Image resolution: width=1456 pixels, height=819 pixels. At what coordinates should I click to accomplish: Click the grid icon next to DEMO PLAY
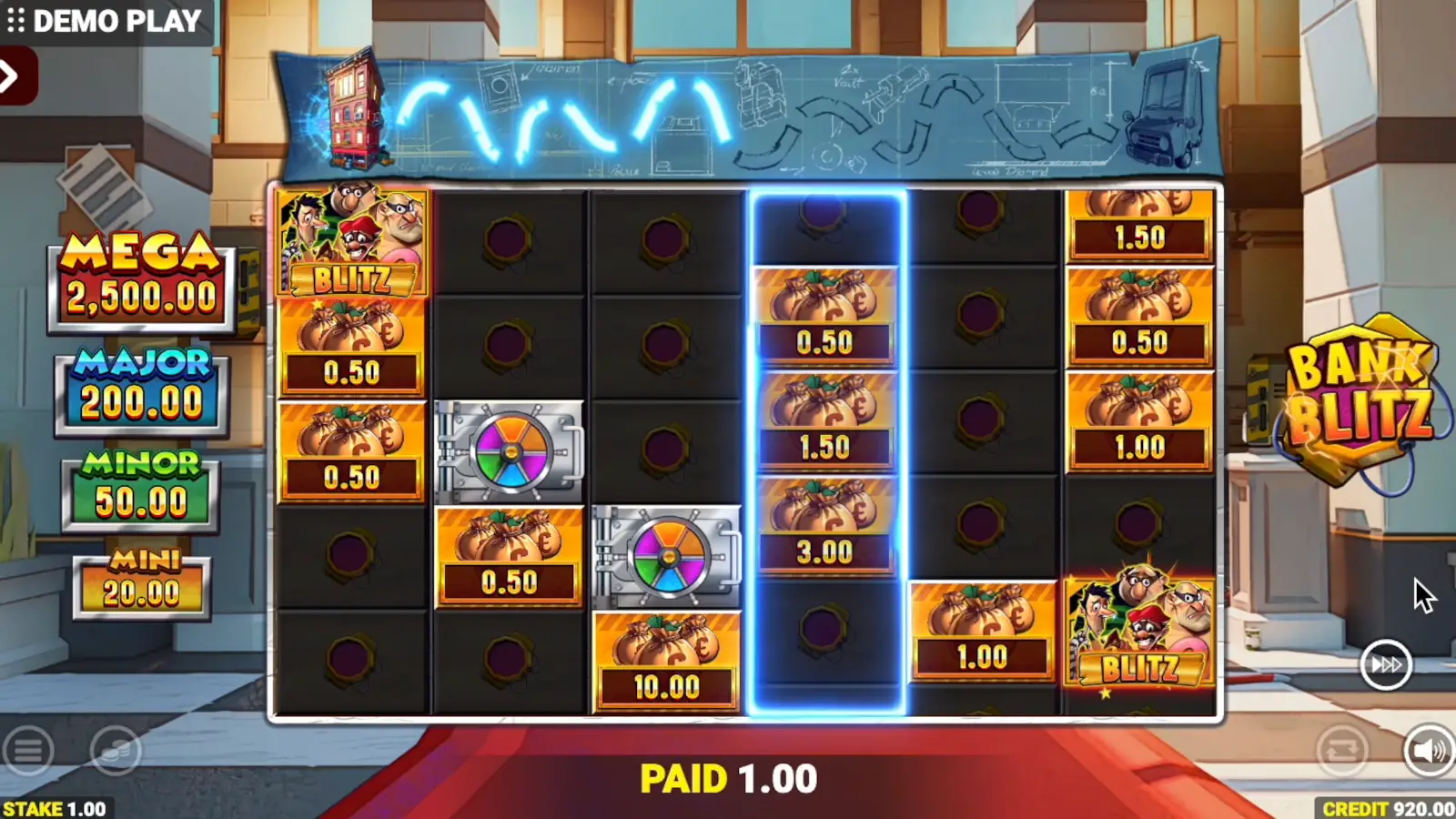(x=16, y=19)
